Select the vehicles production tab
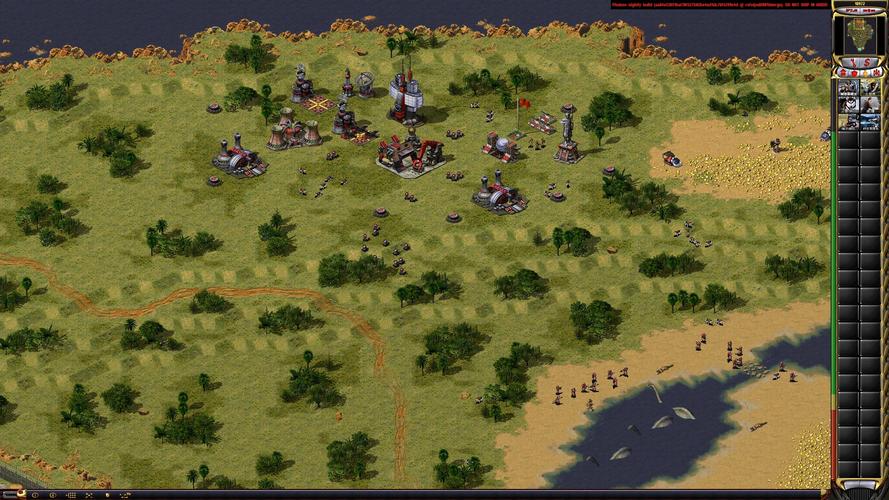This screenshot has width=889, height=500. tap(875, 73)
